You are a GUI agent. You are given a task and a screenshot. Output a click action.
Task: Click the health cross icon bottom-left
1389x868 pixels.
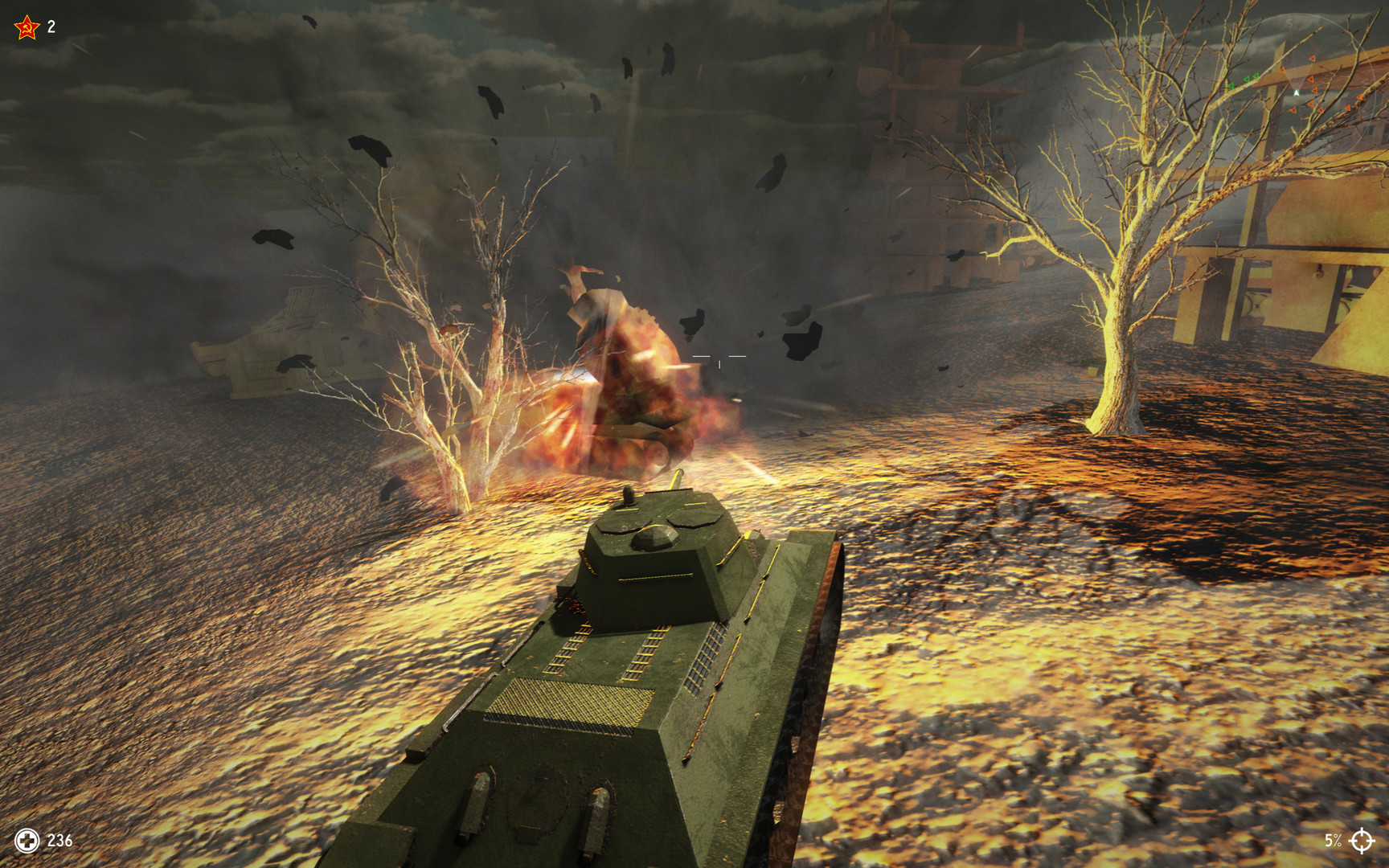point(28,842)
